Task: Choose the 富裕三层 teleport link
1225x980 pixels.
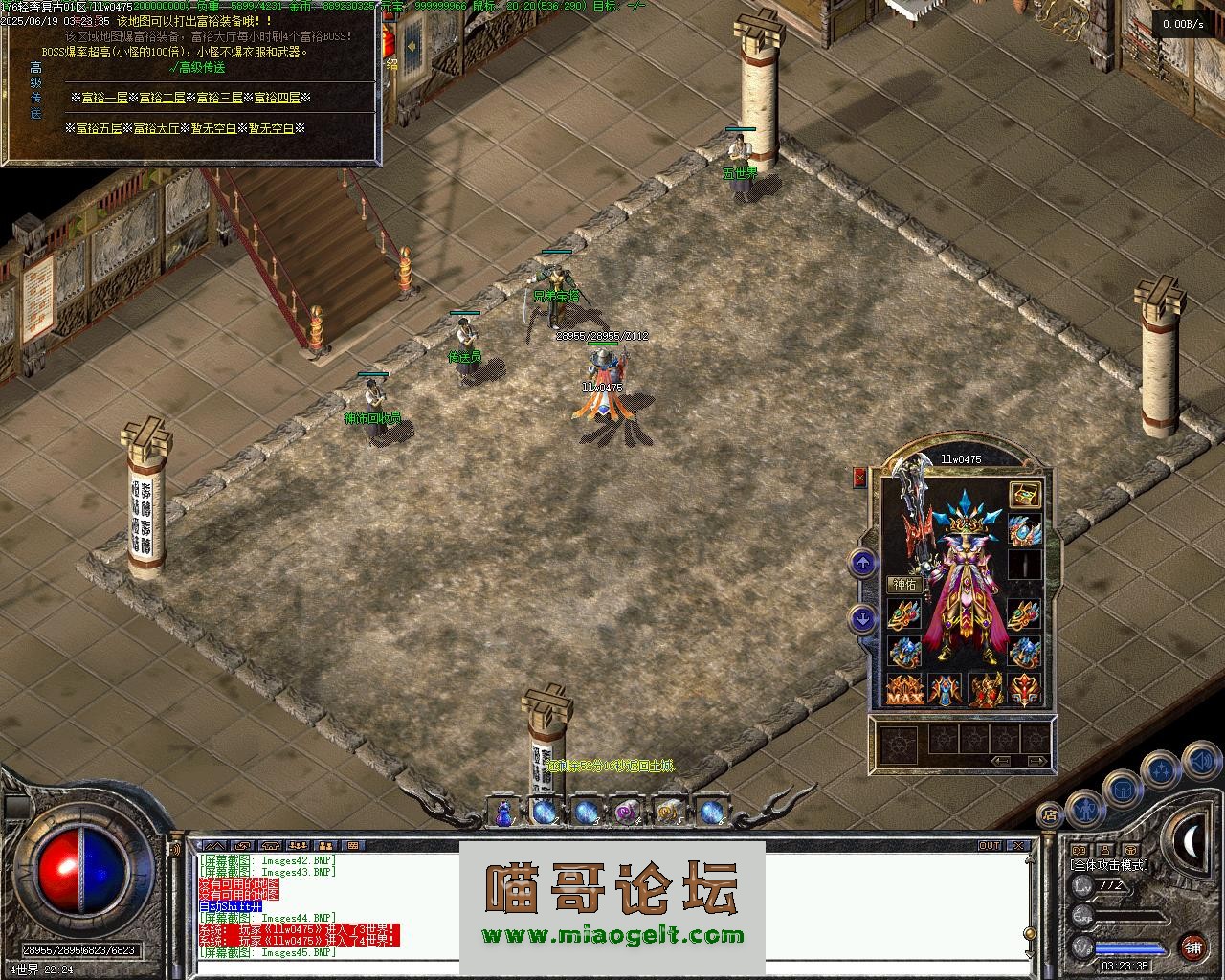Action: (219, 98)
